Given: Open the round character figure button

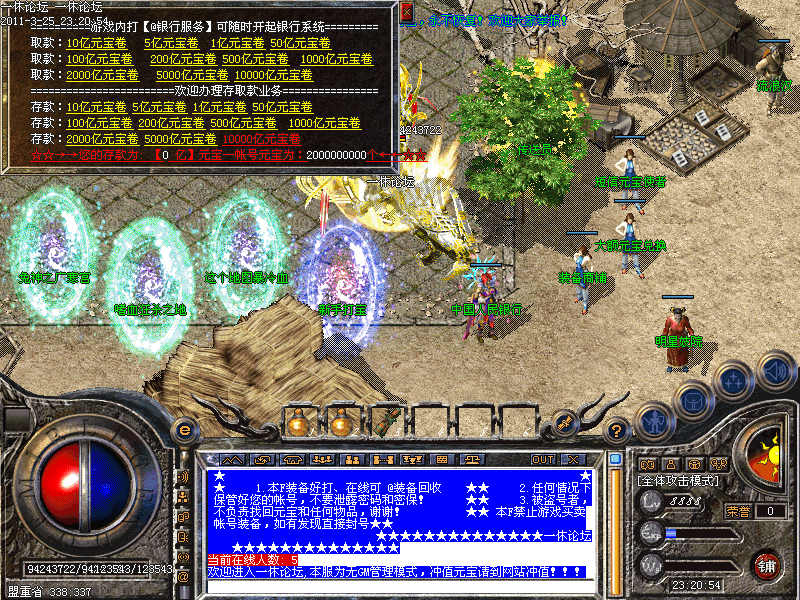Looking at the screenshot, I should point(655,420).
